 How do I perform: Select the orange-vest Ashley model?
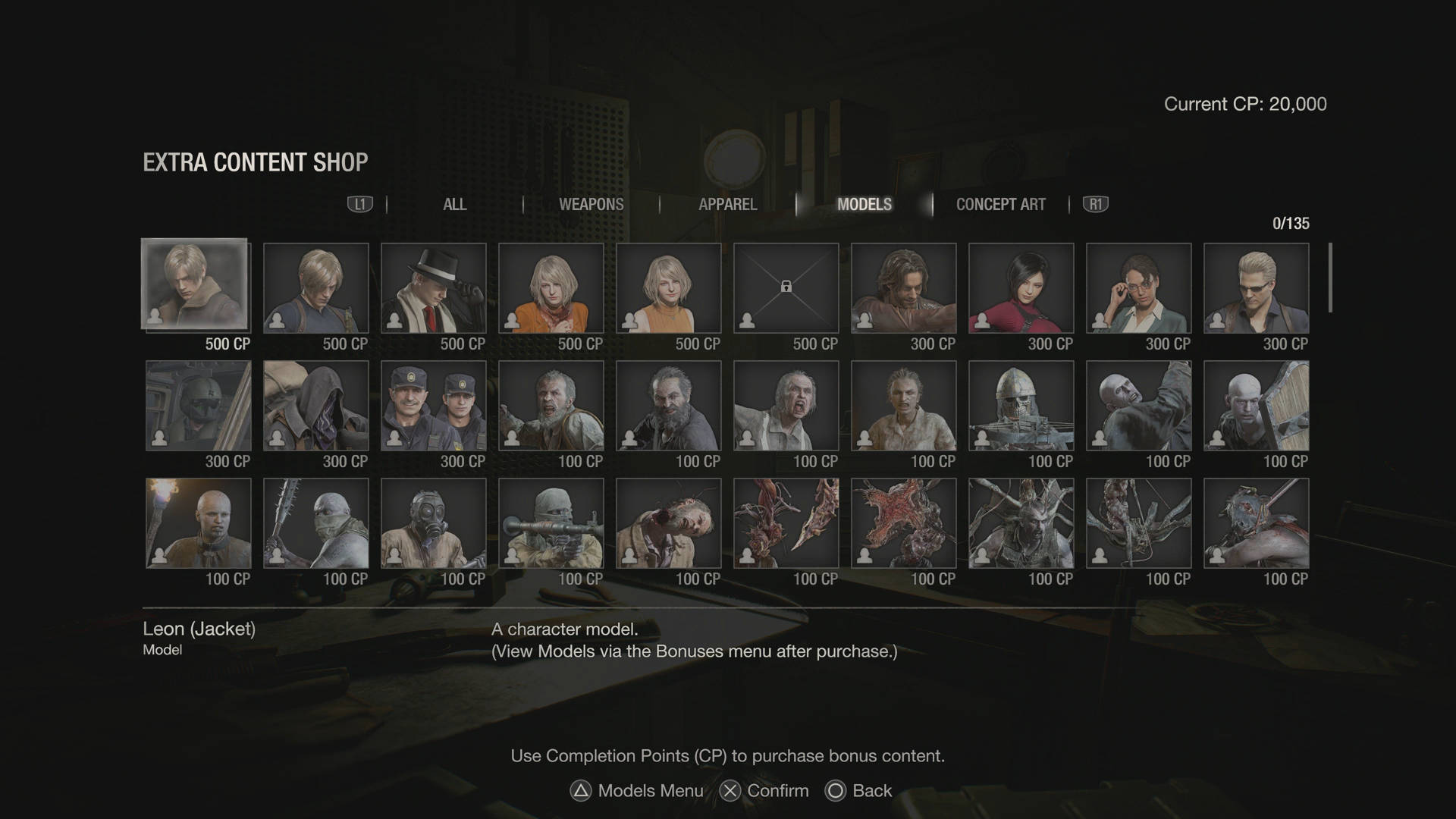(x=668, y=288)
